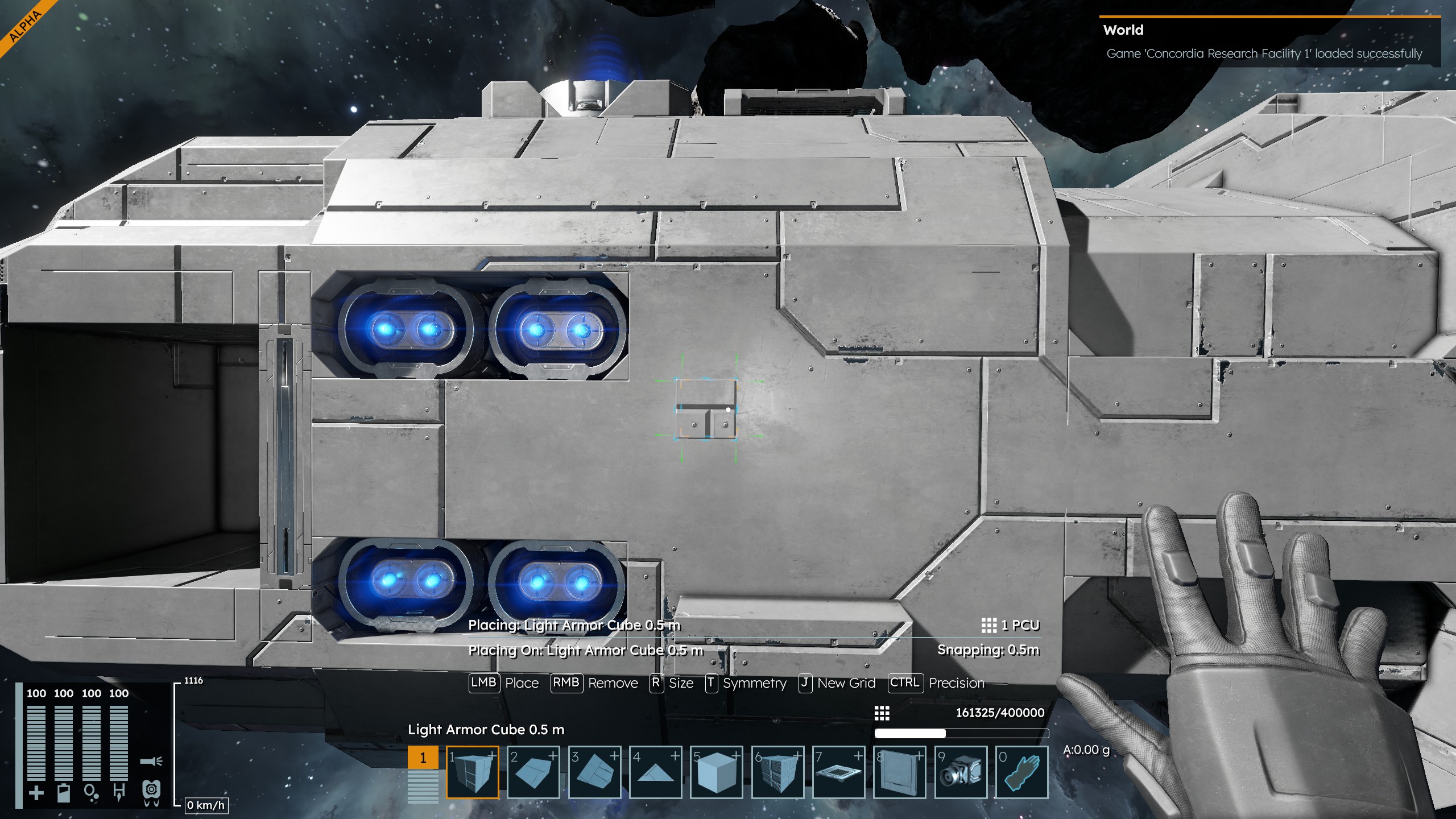This screenshot has height=819, width=1456.
Task: Choose the smooth plain cube in slot 5
Action: coord(717,772)
